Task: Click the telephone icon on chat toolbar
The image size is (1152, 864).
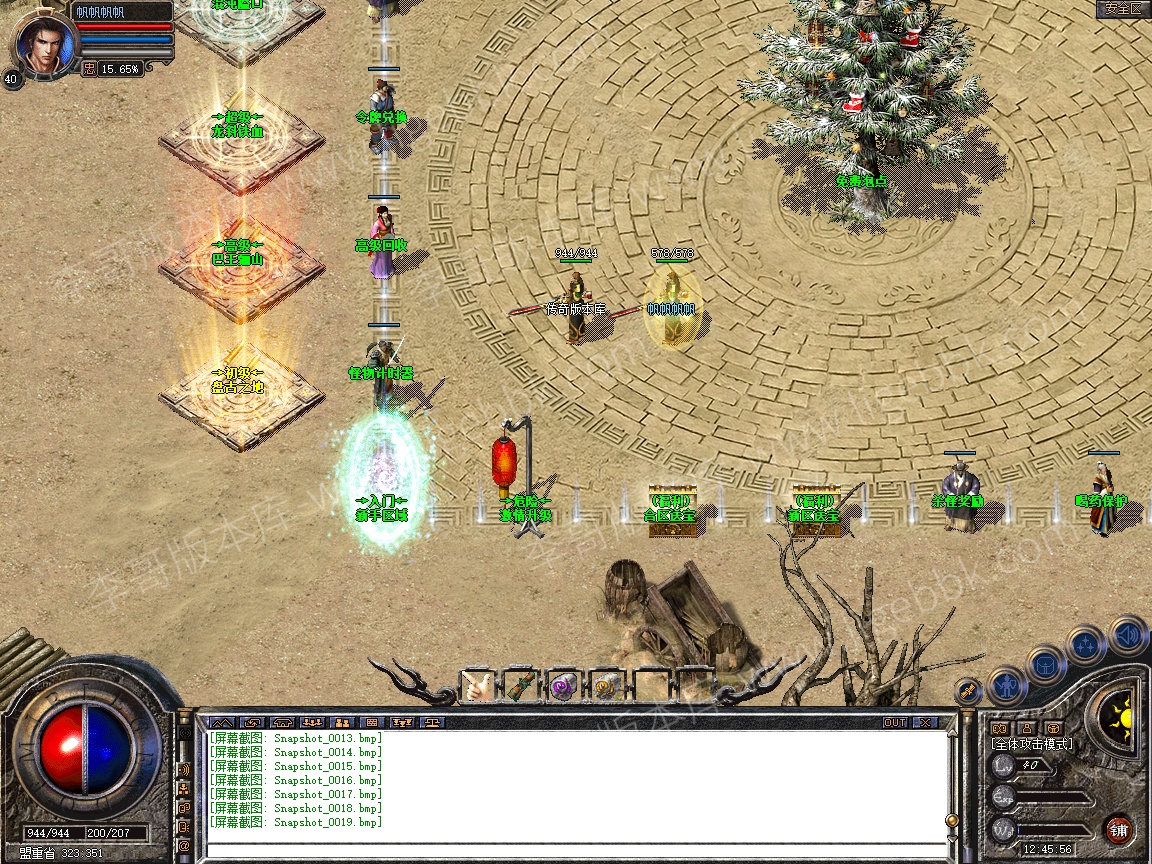Action: (281, 722)
